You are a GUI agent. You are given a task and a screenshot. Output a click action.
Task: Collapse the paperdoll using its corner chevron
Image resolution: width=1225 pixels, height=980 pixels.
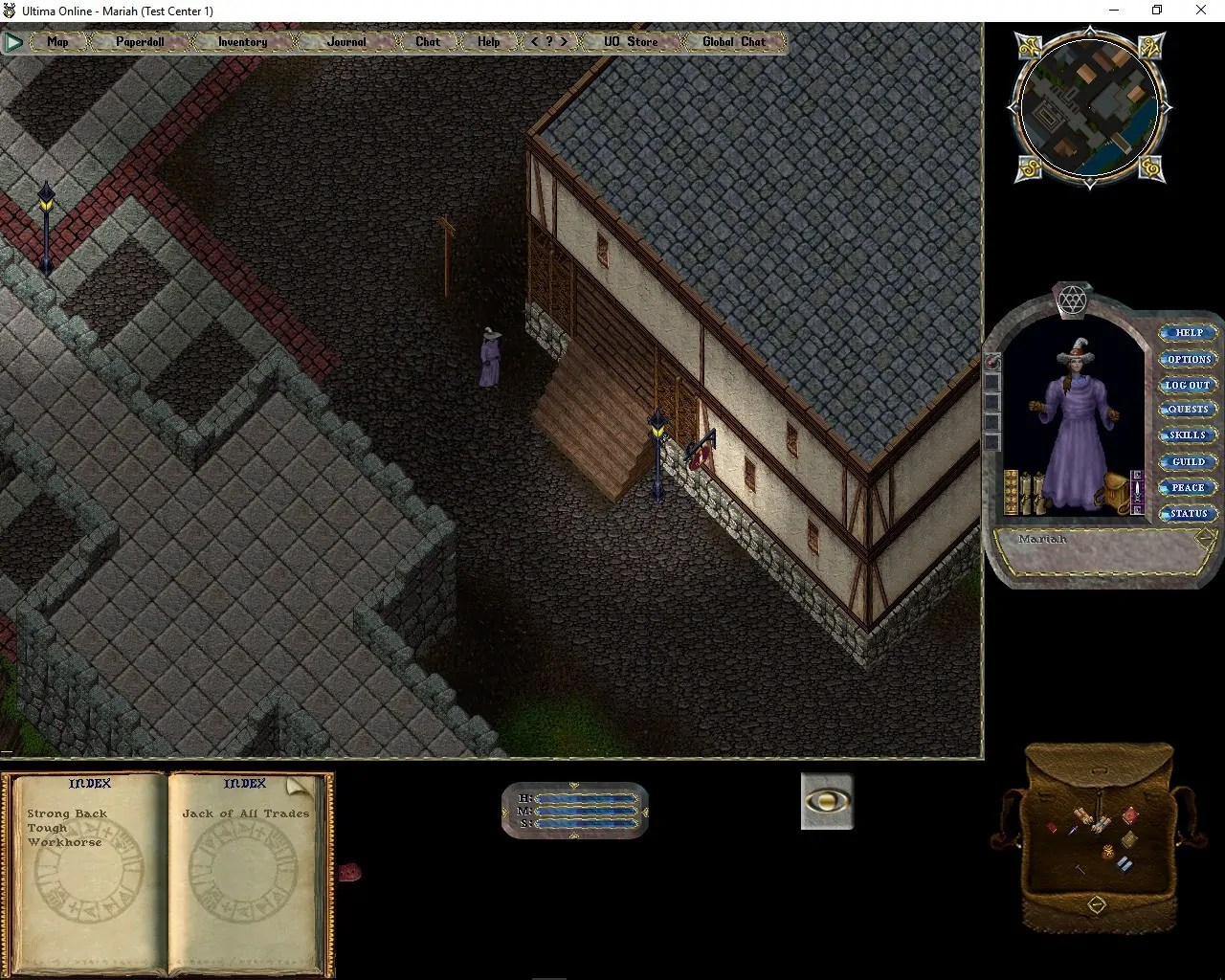click(x=1204, y=537)
